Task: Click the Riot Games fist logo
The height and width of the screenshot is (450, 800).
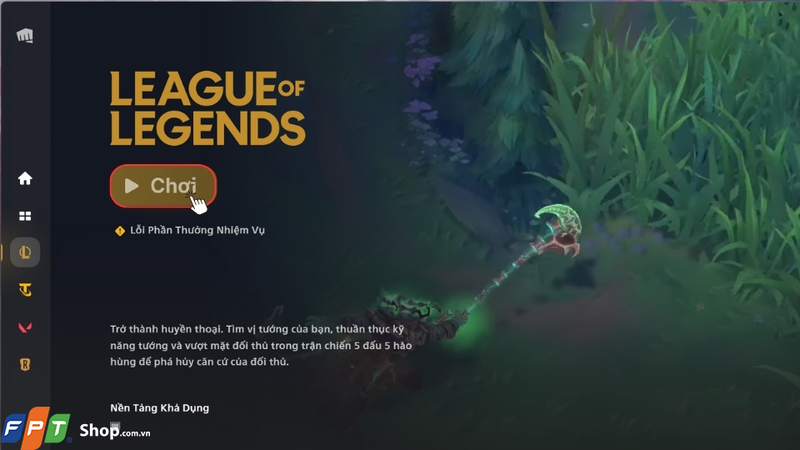Action: tap(25, 37)
